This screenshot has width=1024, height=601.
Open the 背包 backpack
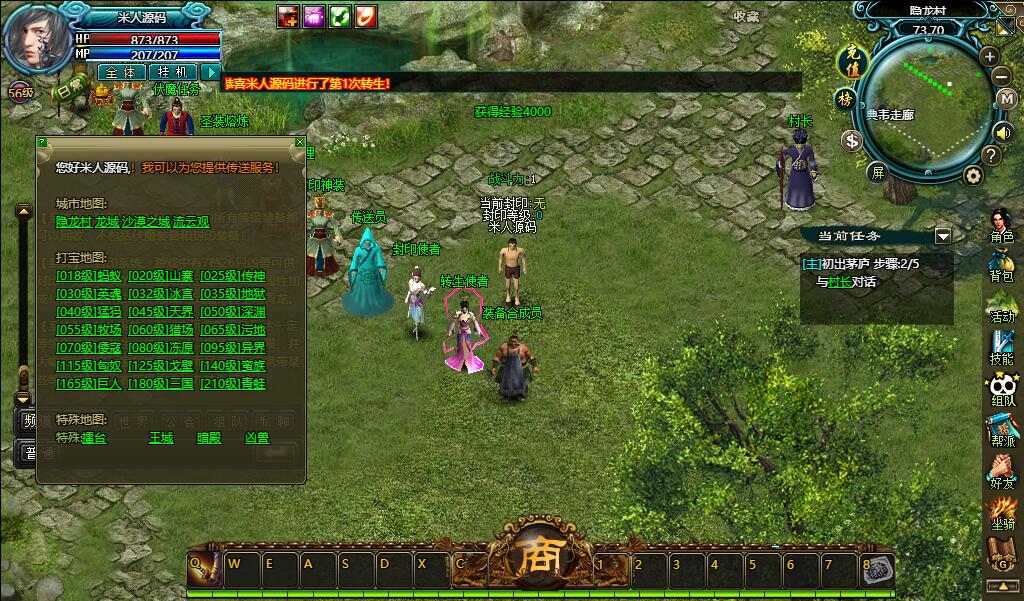coord(1001,264)
